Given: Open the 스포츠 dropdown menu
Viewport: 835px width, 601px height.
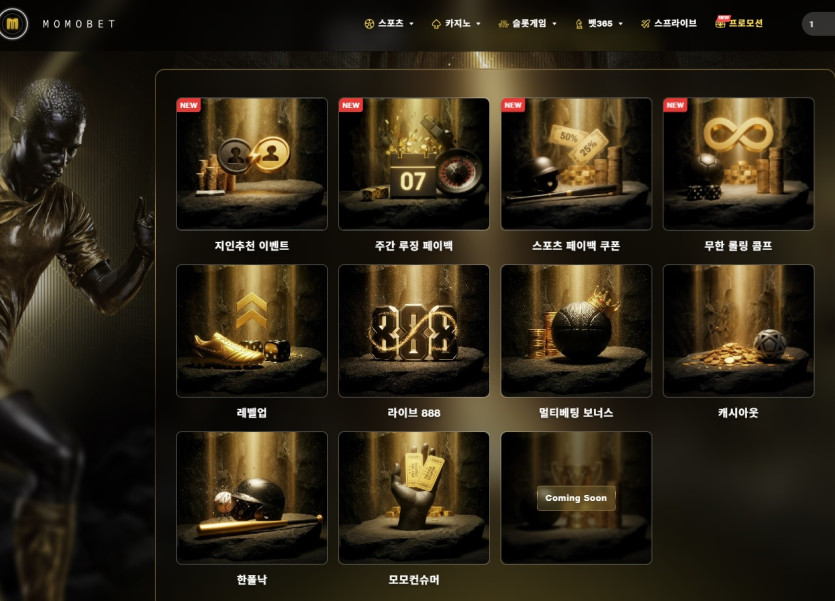Looking at the screenshot, I should pyautogui.click(x=390, y=23).
